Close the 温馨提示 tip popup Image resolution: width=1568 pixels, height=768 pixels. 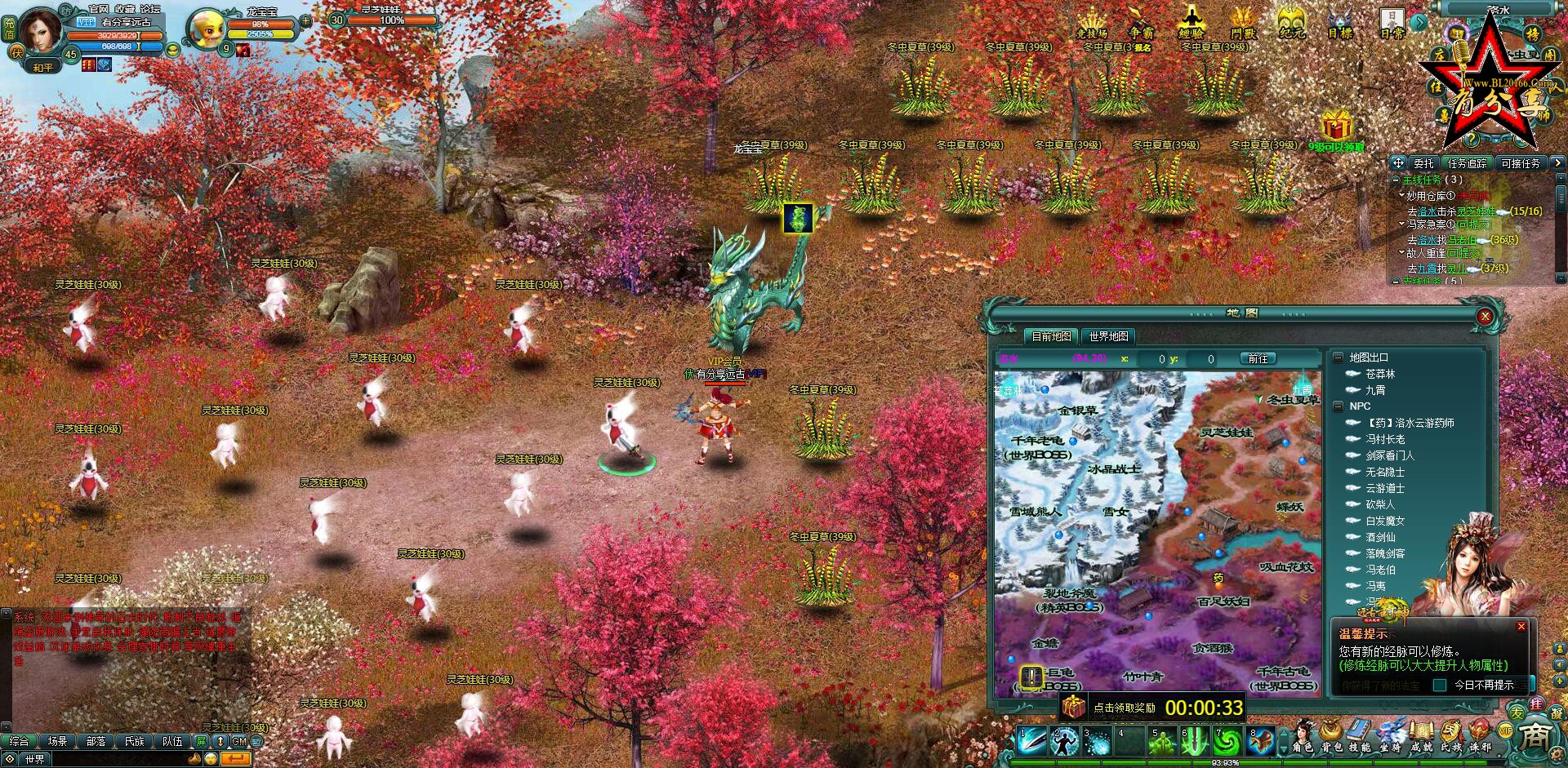coord(1521,627)
